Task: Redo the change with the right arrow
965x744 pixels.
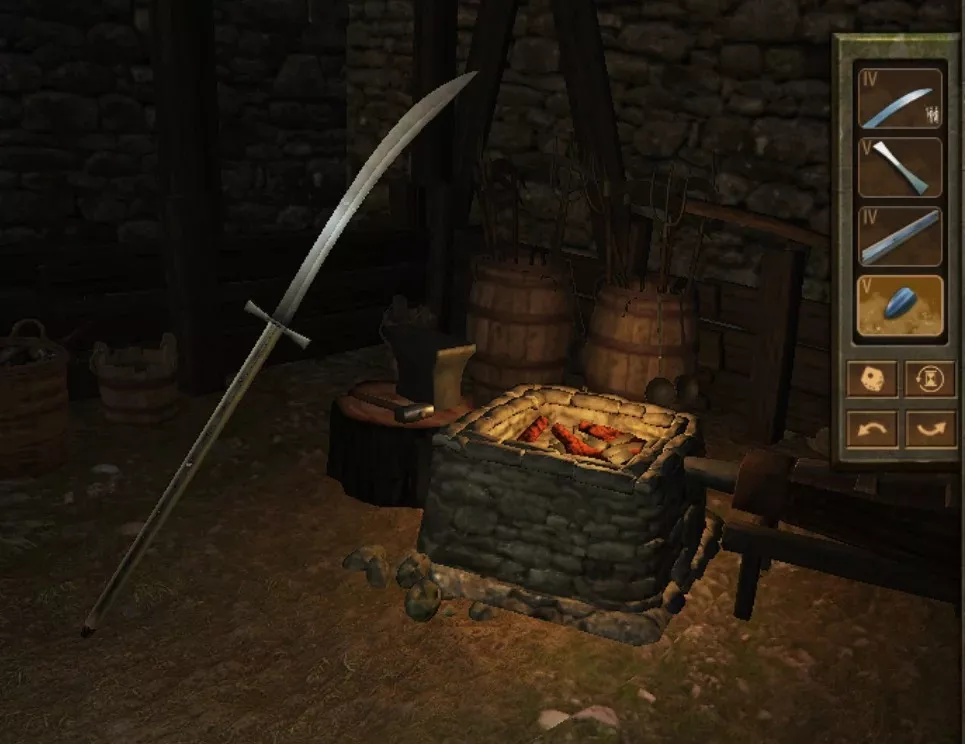Action: coord(930,429)
